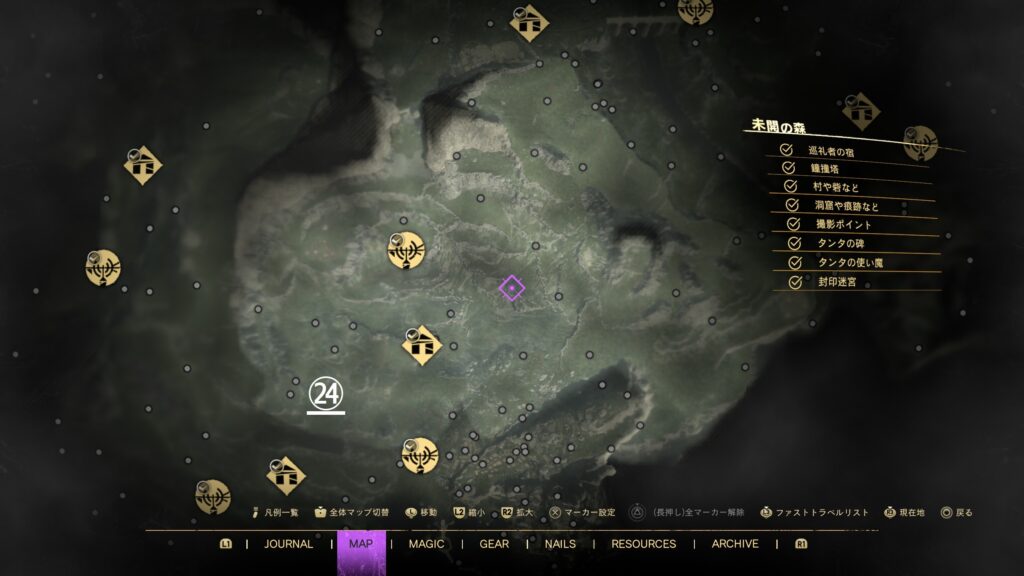
Task: Open the RESOURCES tab
Action: pyautogui.click(x=643, y=544)
